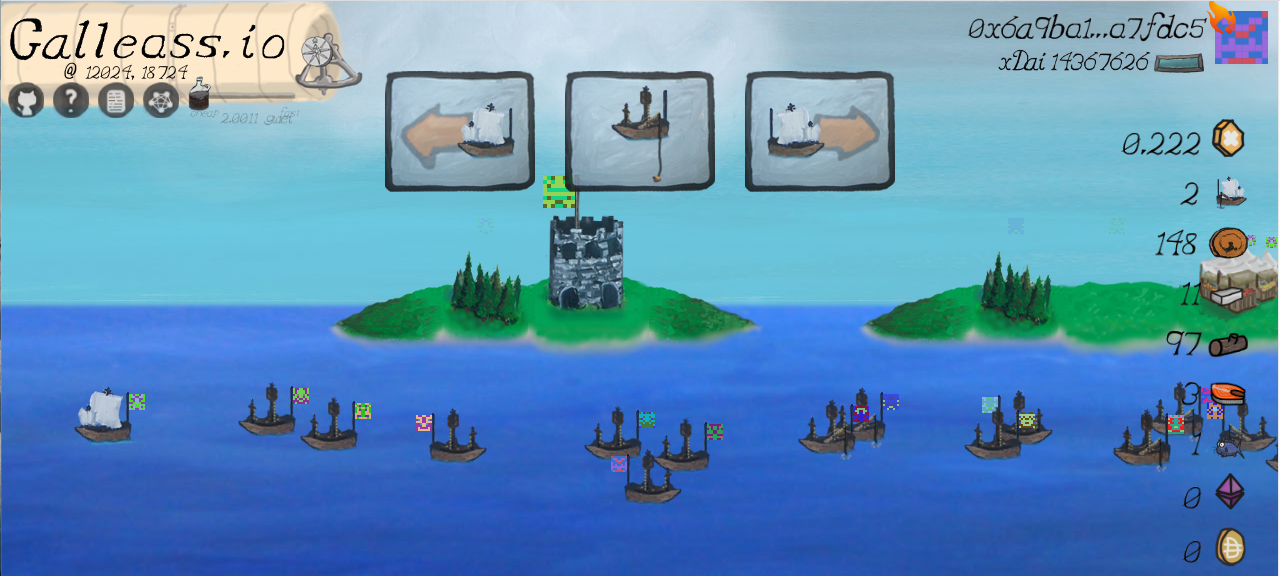Select the salmon fillet resource icon

click(1228, 393)
